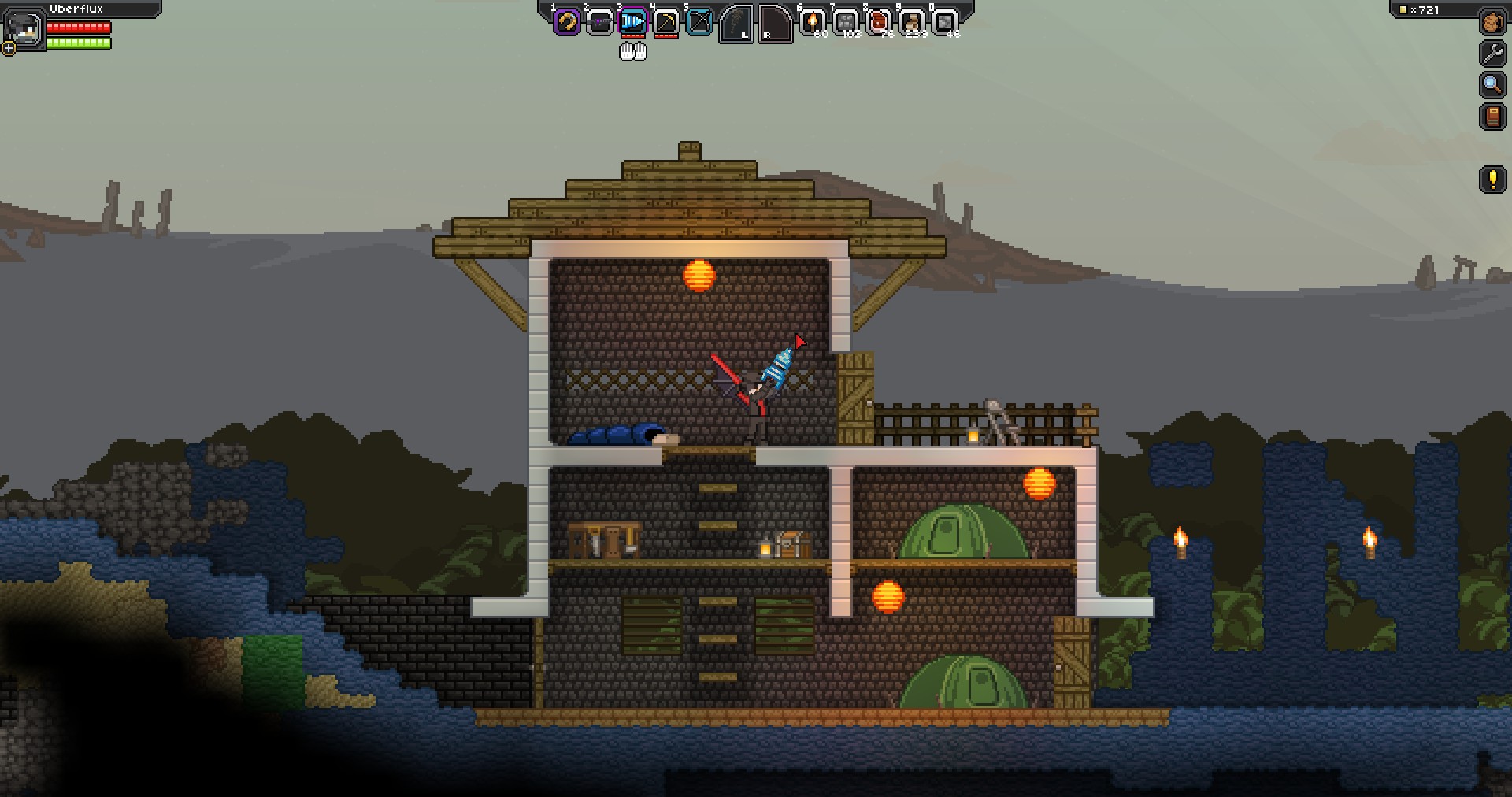
Task: Open the inventory bag icon
Action: tap(1492, 21)
